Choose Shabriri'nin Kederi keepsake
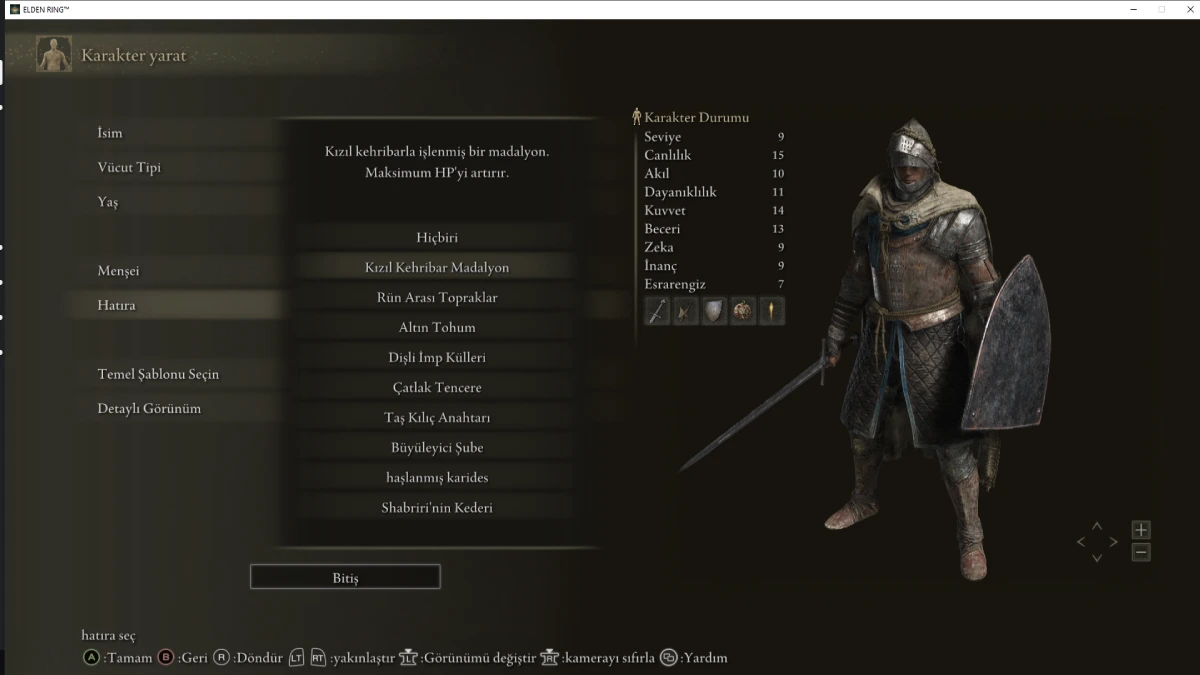1200x675 pixels. [x=437, y=508]
